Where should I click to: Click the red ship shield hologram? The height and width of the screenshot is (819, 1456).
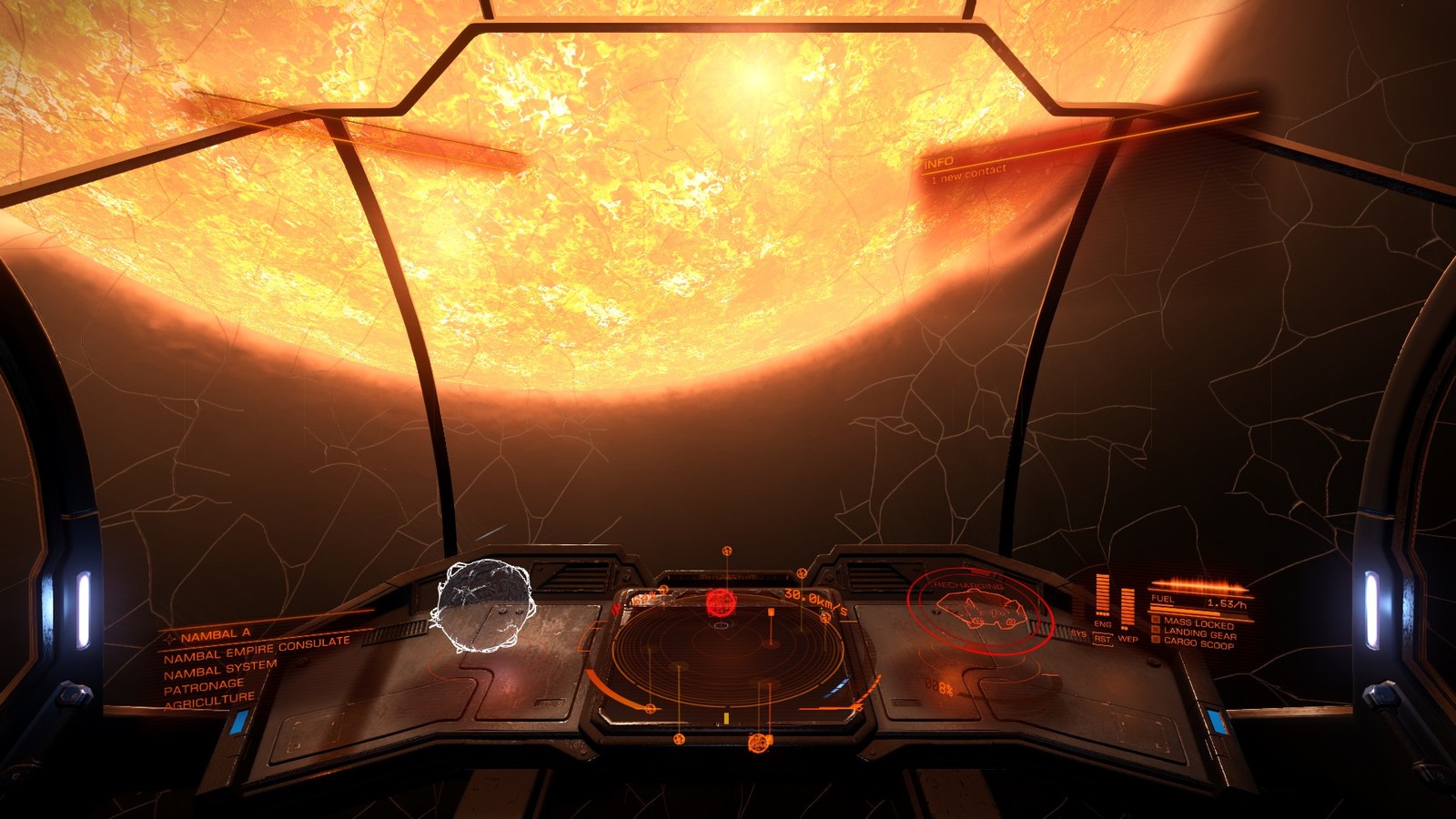point(980,608)
